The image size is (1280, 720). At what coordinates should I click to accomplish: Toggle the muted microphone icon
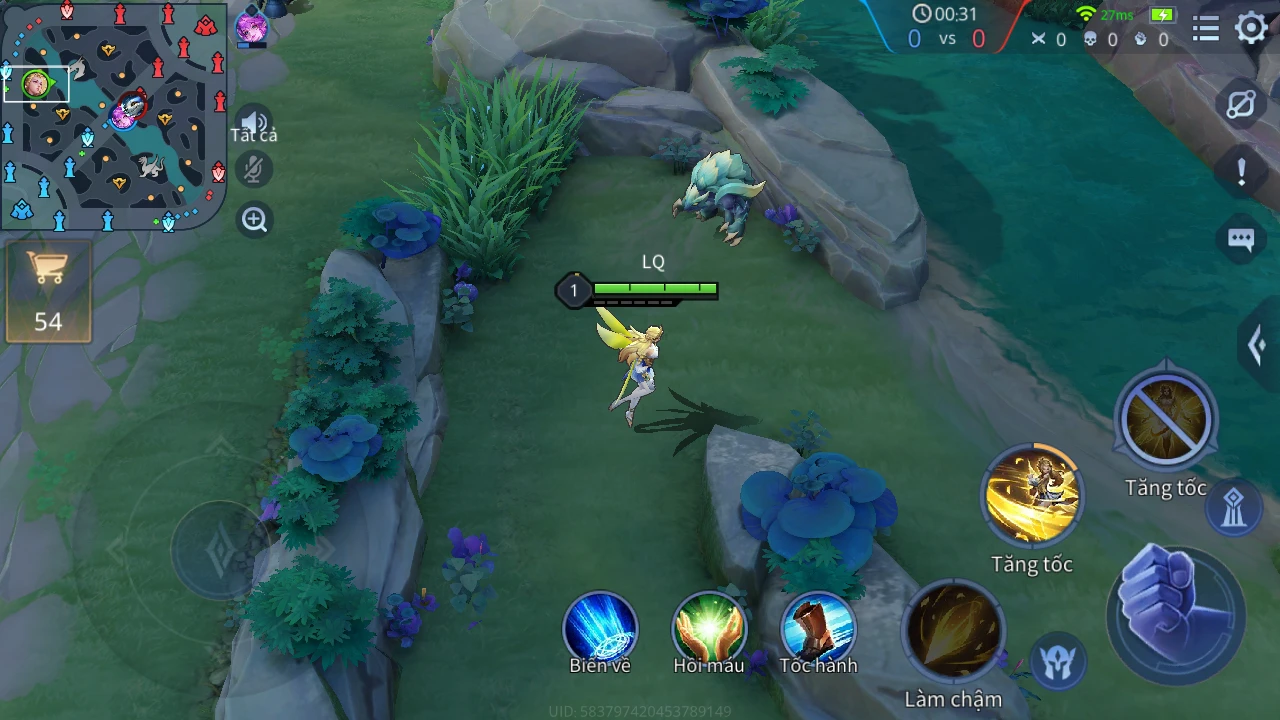click(254, 170)
